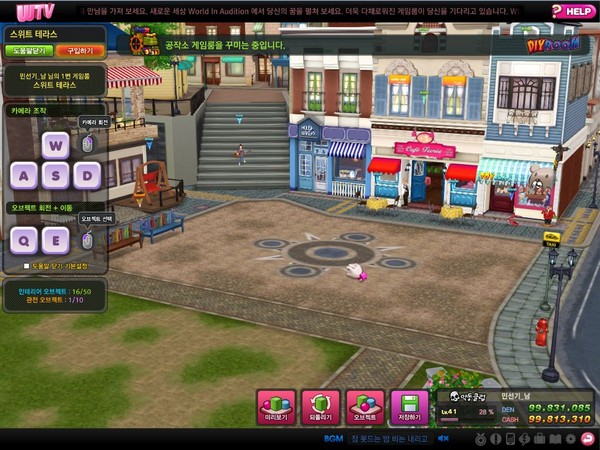Open the briefcase inventory icon
Image resolution: width=600 pixels, height=450 pixels.
(x=539, y=438)
